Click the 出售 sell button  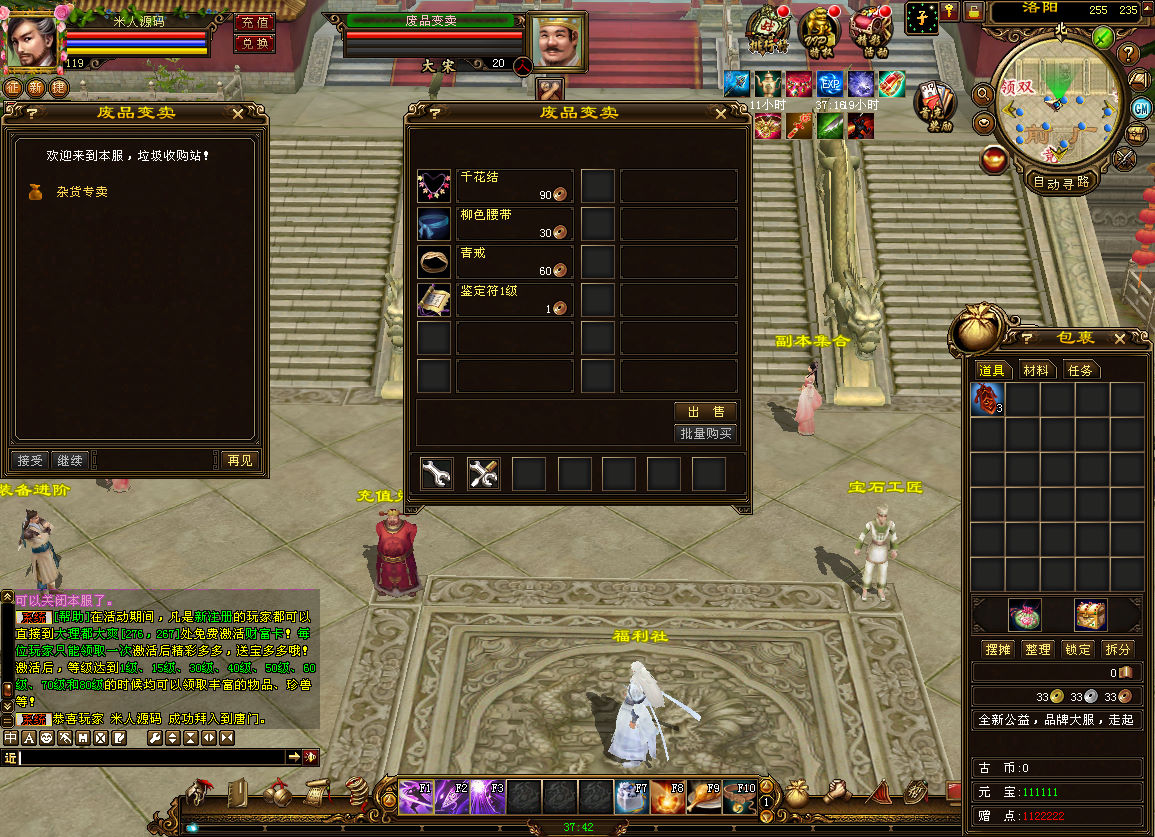point(706,412)
